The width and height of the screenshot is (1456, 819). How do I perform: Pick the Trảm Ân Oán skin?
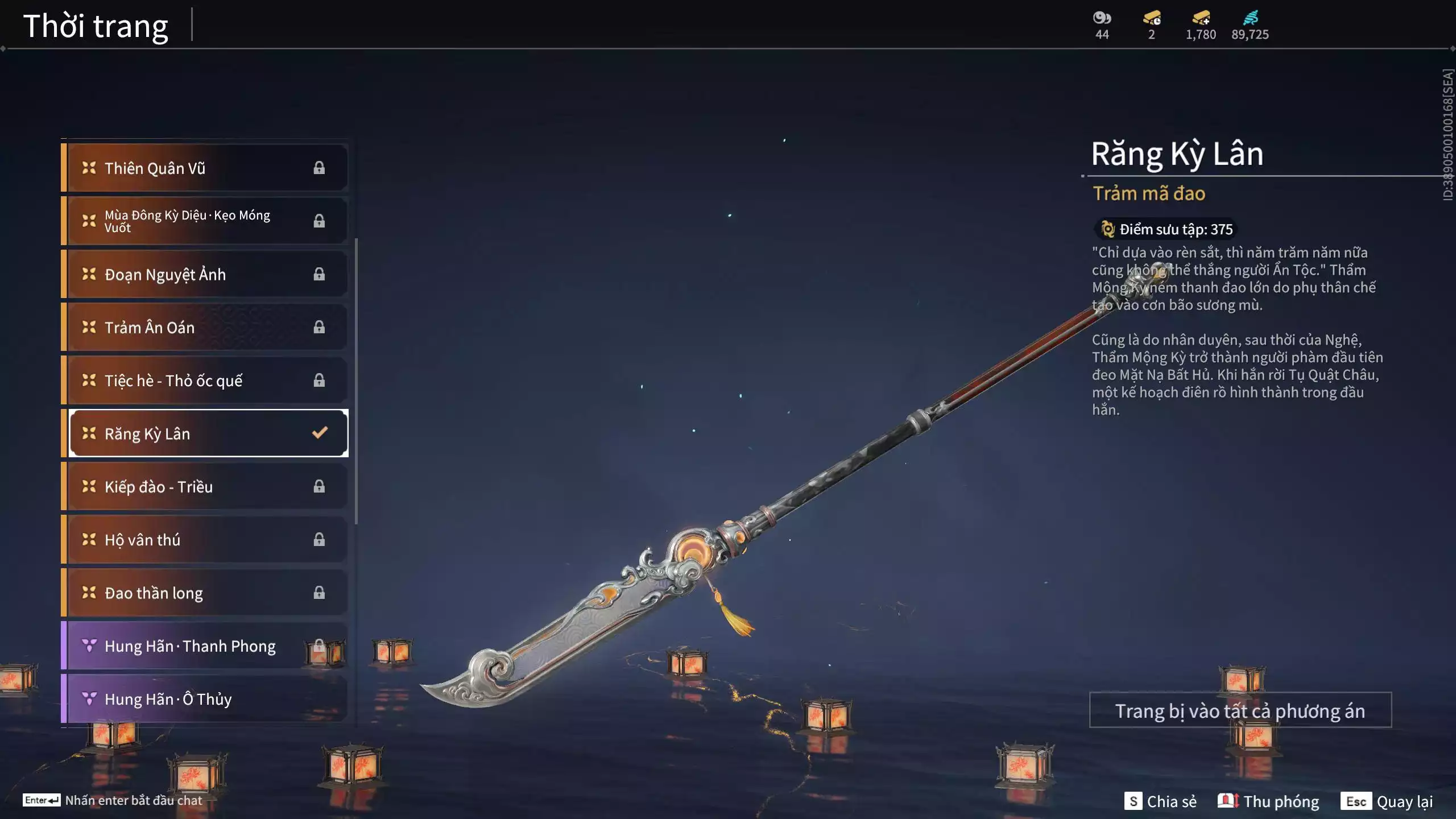click(x=205, y=327)
